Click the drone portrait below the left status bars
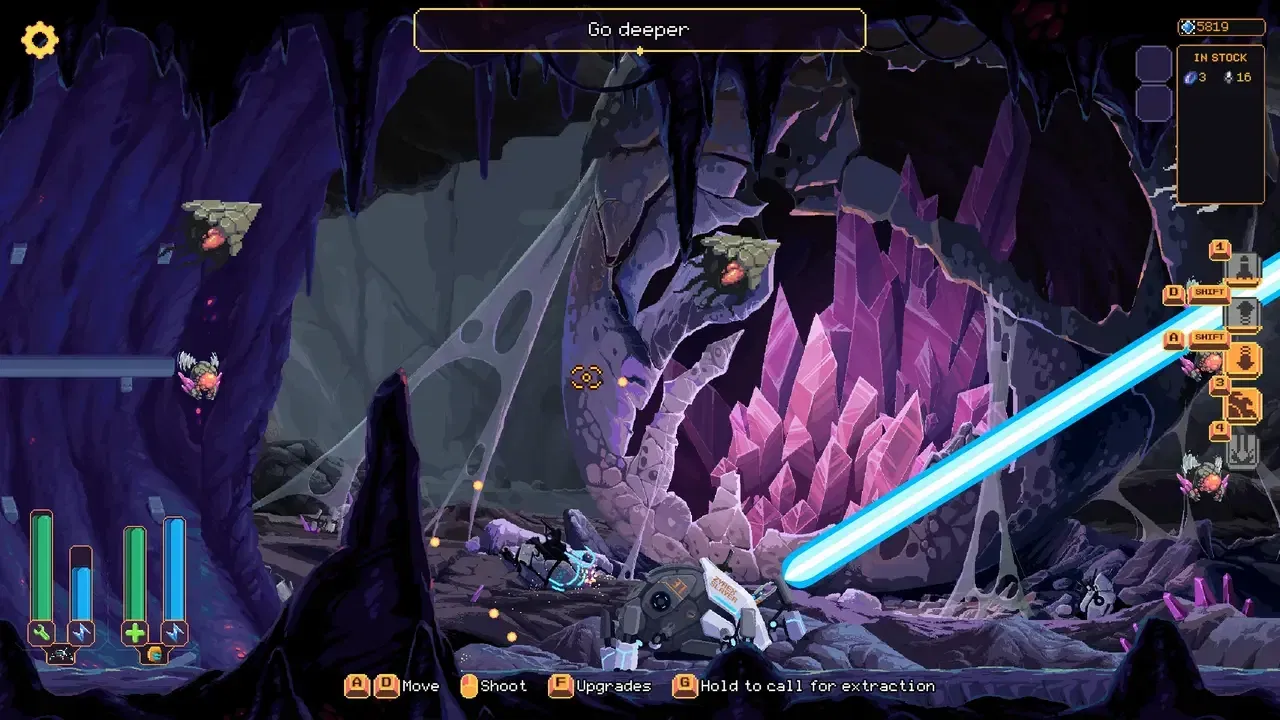 coord(61,651)
